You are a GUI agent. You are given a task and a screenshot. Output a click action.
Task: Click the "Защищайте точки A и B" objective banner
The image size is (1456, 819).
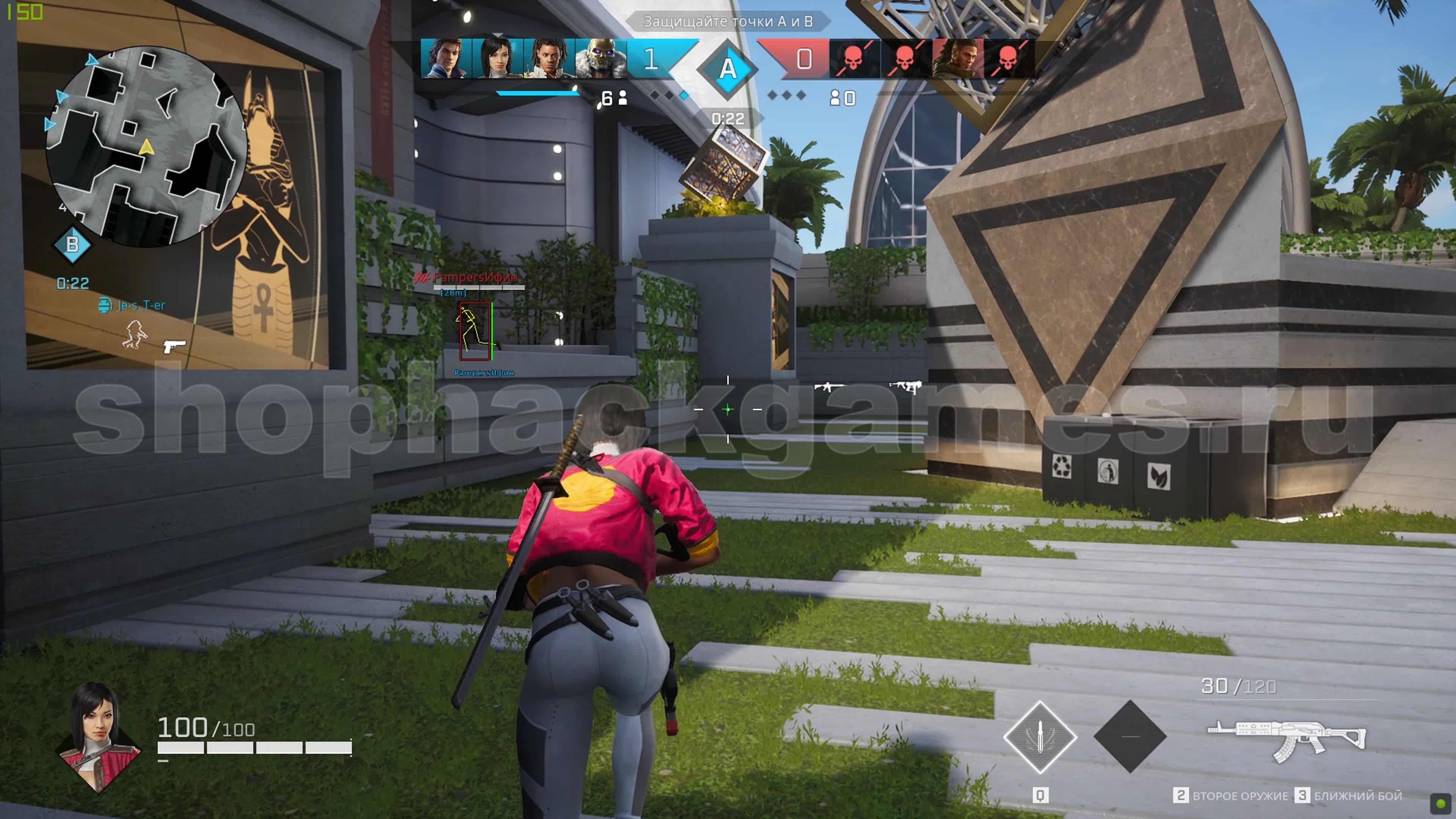coord(728,22)
